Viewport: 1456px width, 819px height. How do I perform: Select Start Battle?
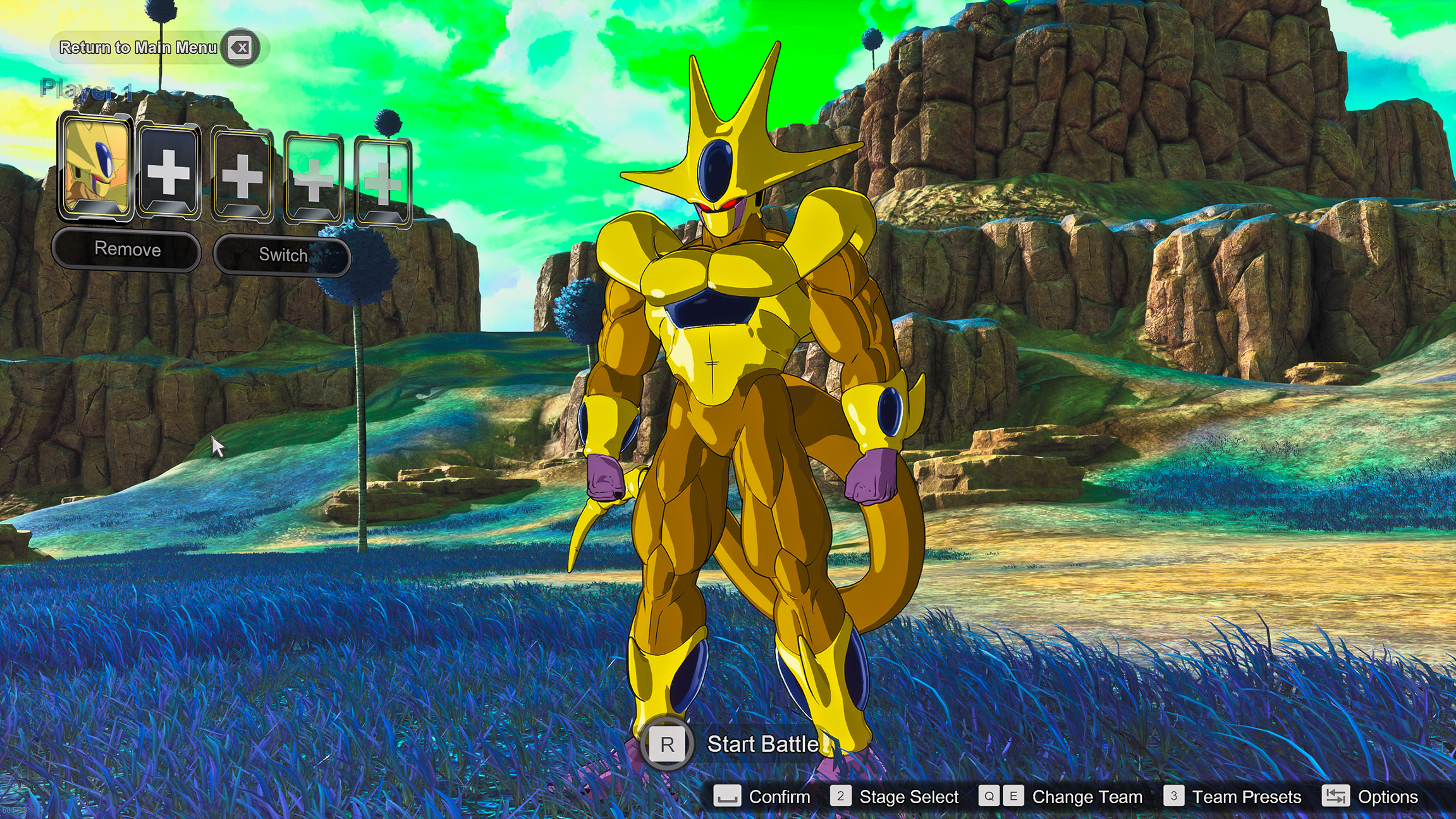tap(761, 744)
